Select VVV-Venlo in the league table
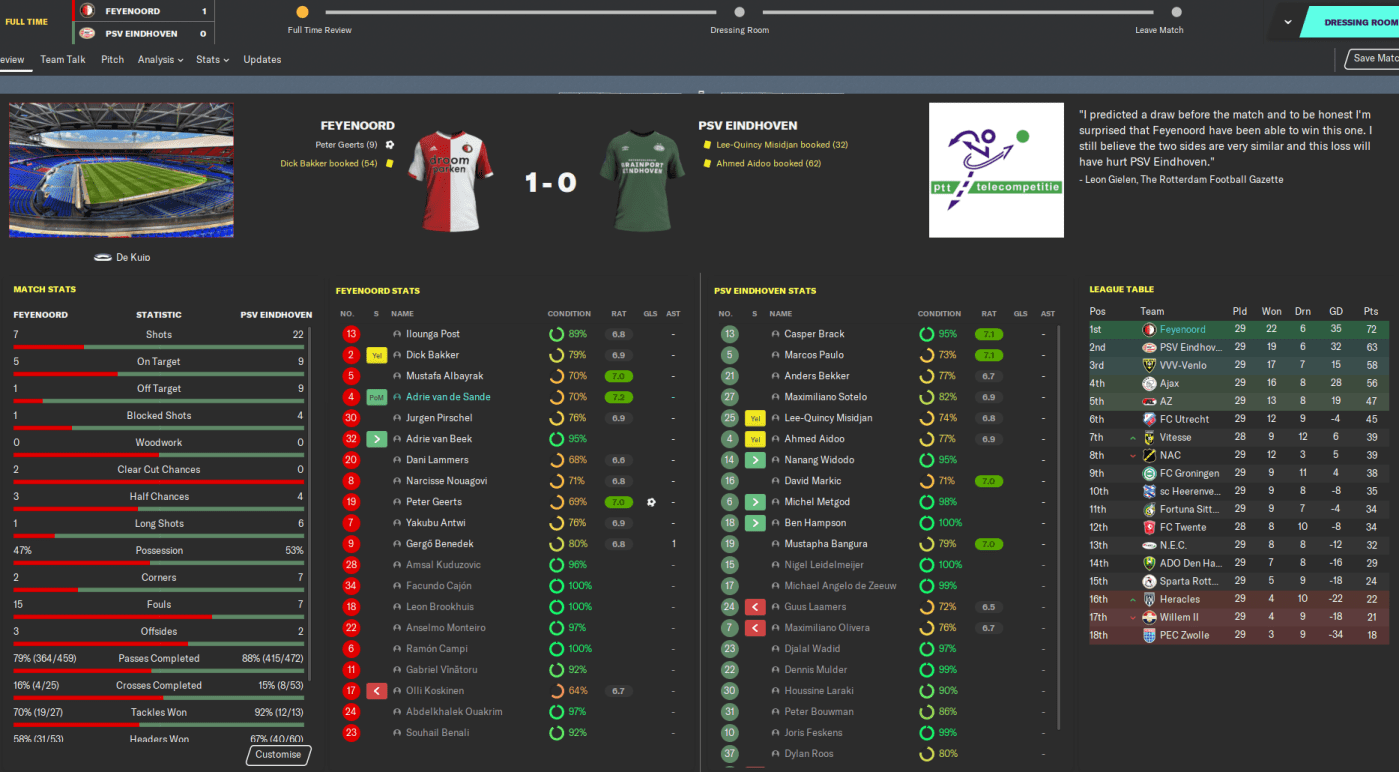The width and height of the screenshot is (1399, 772). click(1185, 365)
